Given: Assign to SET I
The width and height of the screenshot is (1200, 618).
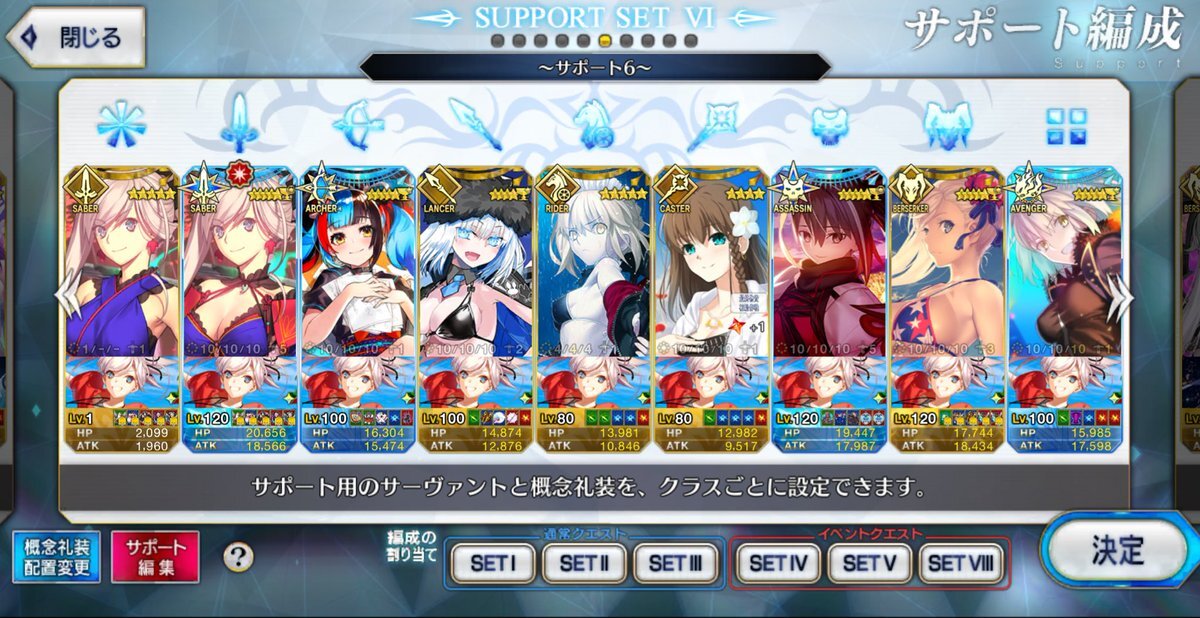Looking at the screenshot, I should (x=492, y=563).
